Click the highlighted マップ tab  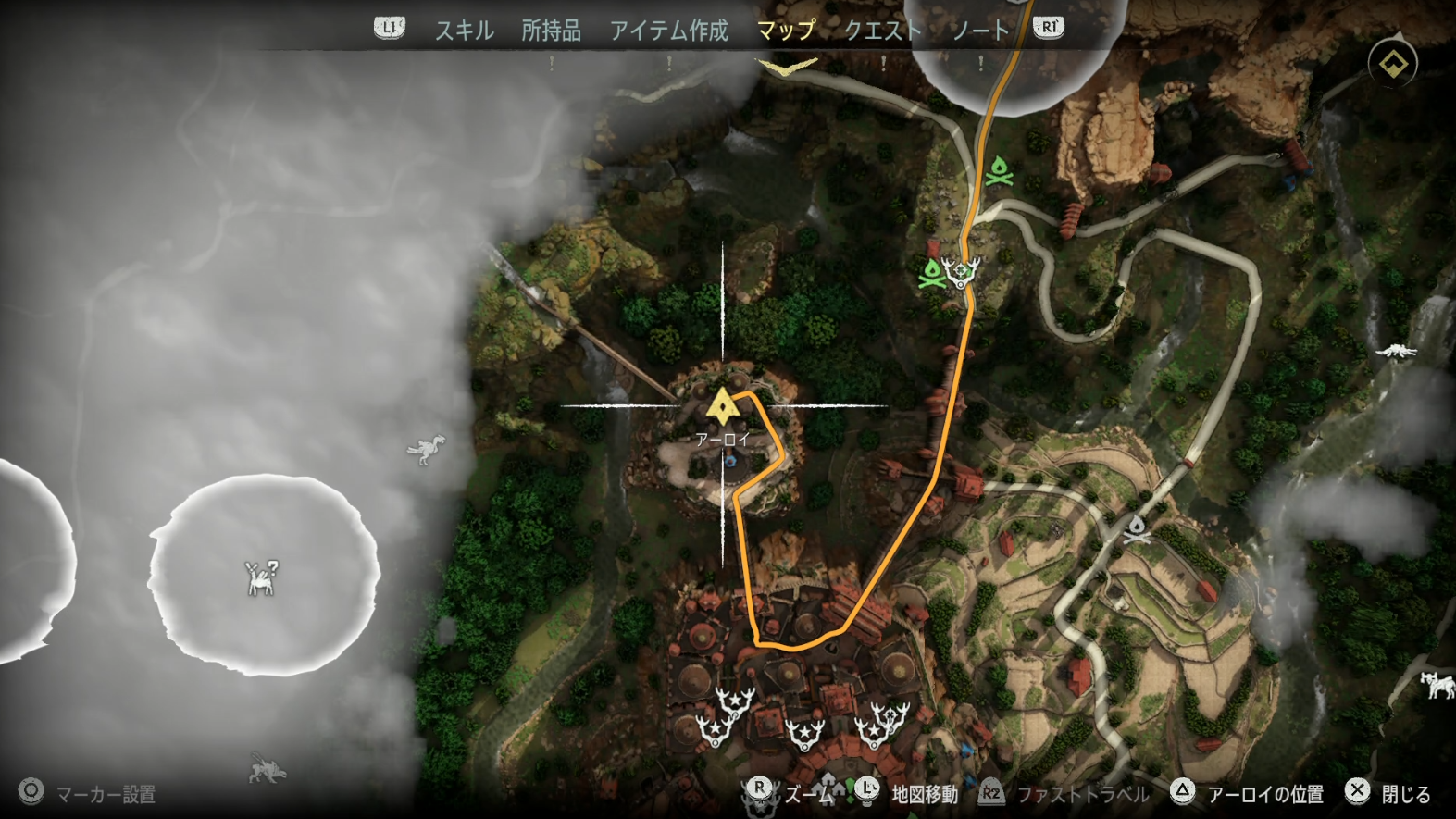pyautogui.click(x=785, y=31)
